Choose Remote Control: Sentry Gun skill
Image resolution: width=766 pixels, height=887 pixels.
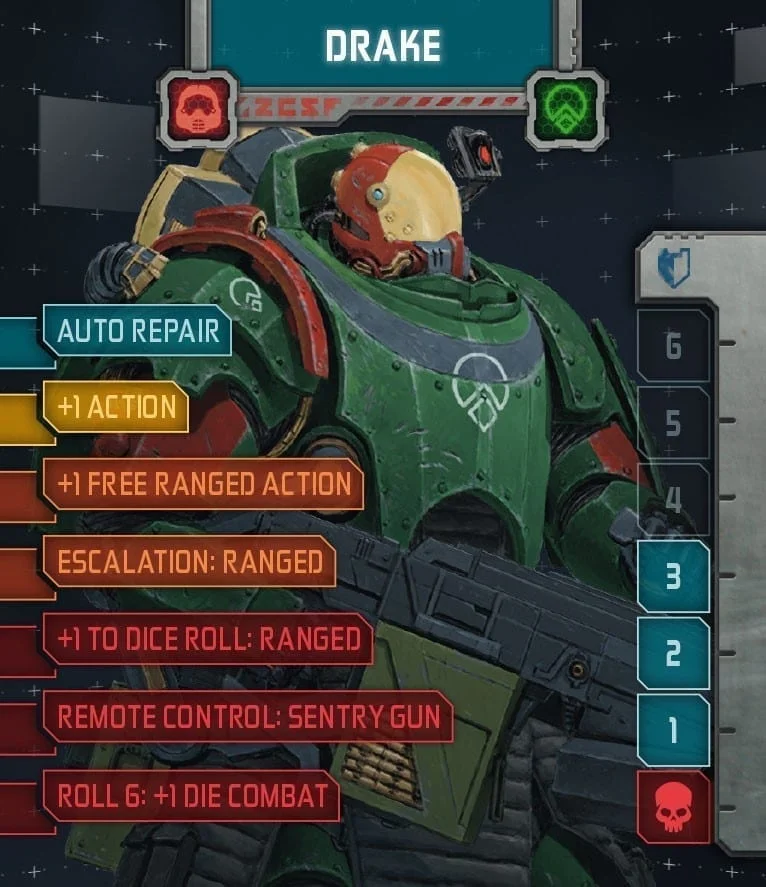click(248, 717)
